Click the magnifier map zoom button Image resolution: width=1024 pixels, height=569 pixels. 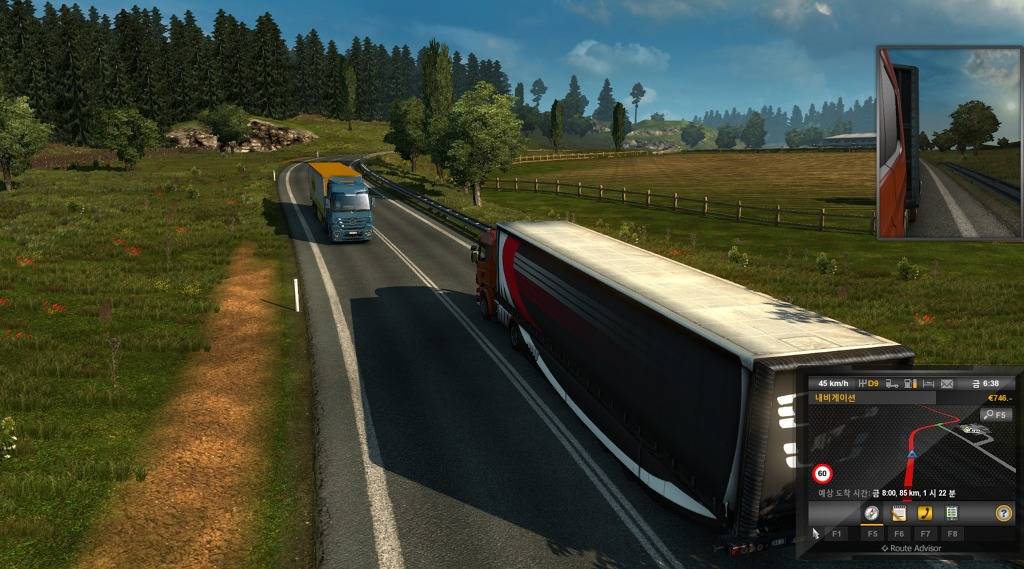tap(995, 414)
